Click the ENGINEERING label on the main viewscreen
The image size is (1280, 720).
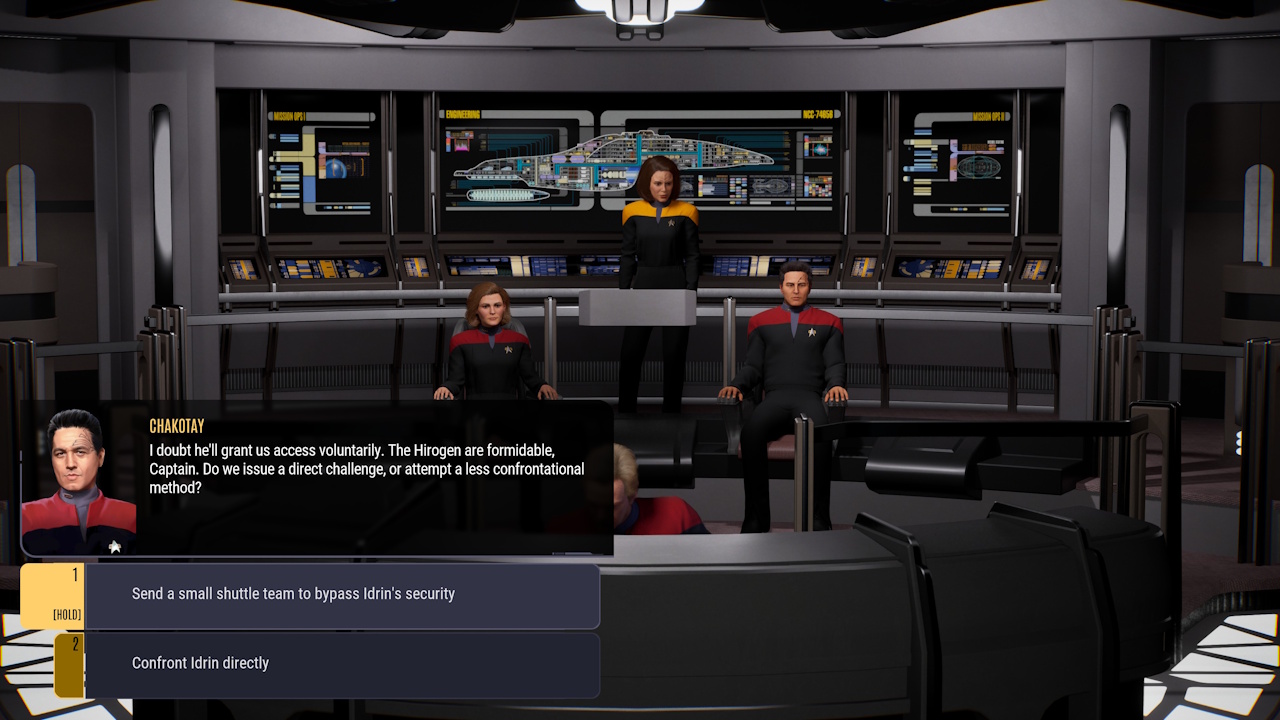(465, 113)
